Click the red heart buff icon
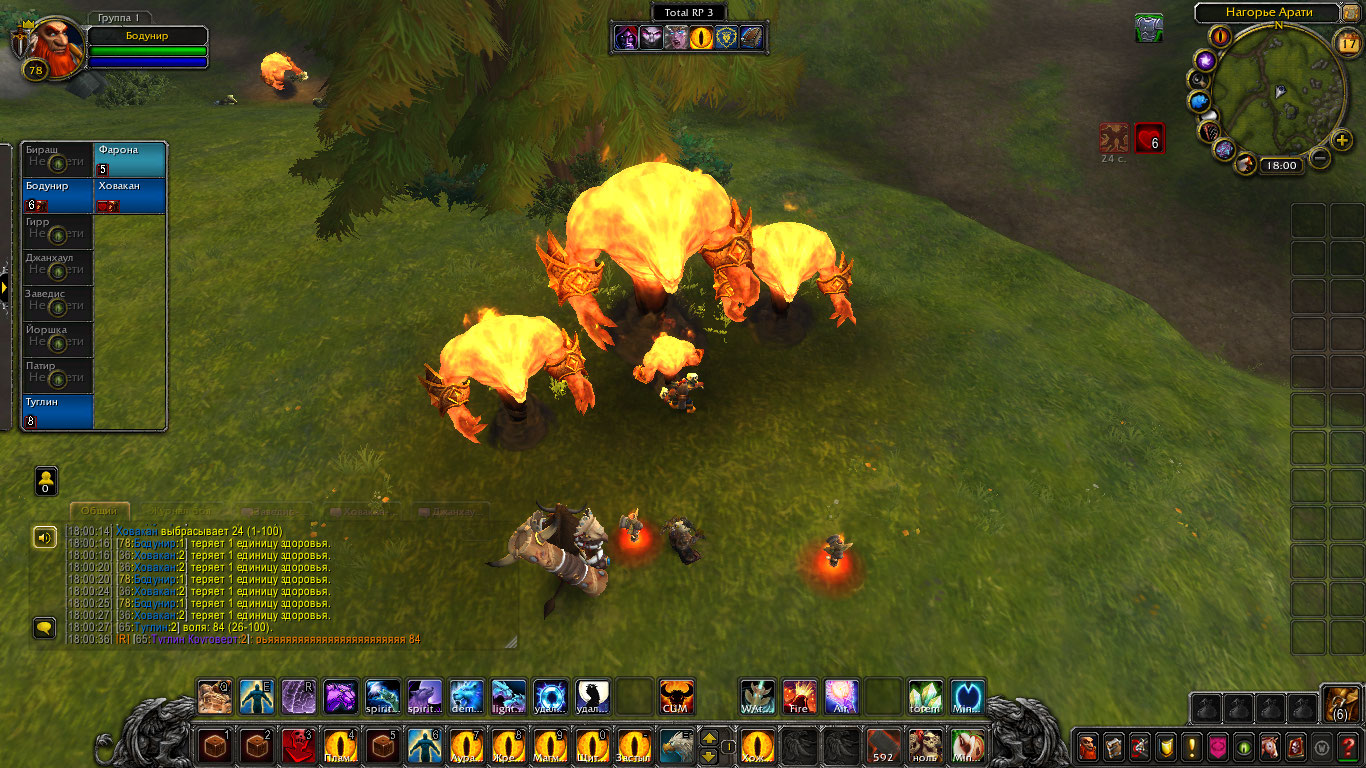Screen dimensions: 1366x768 click(1150, 137)
